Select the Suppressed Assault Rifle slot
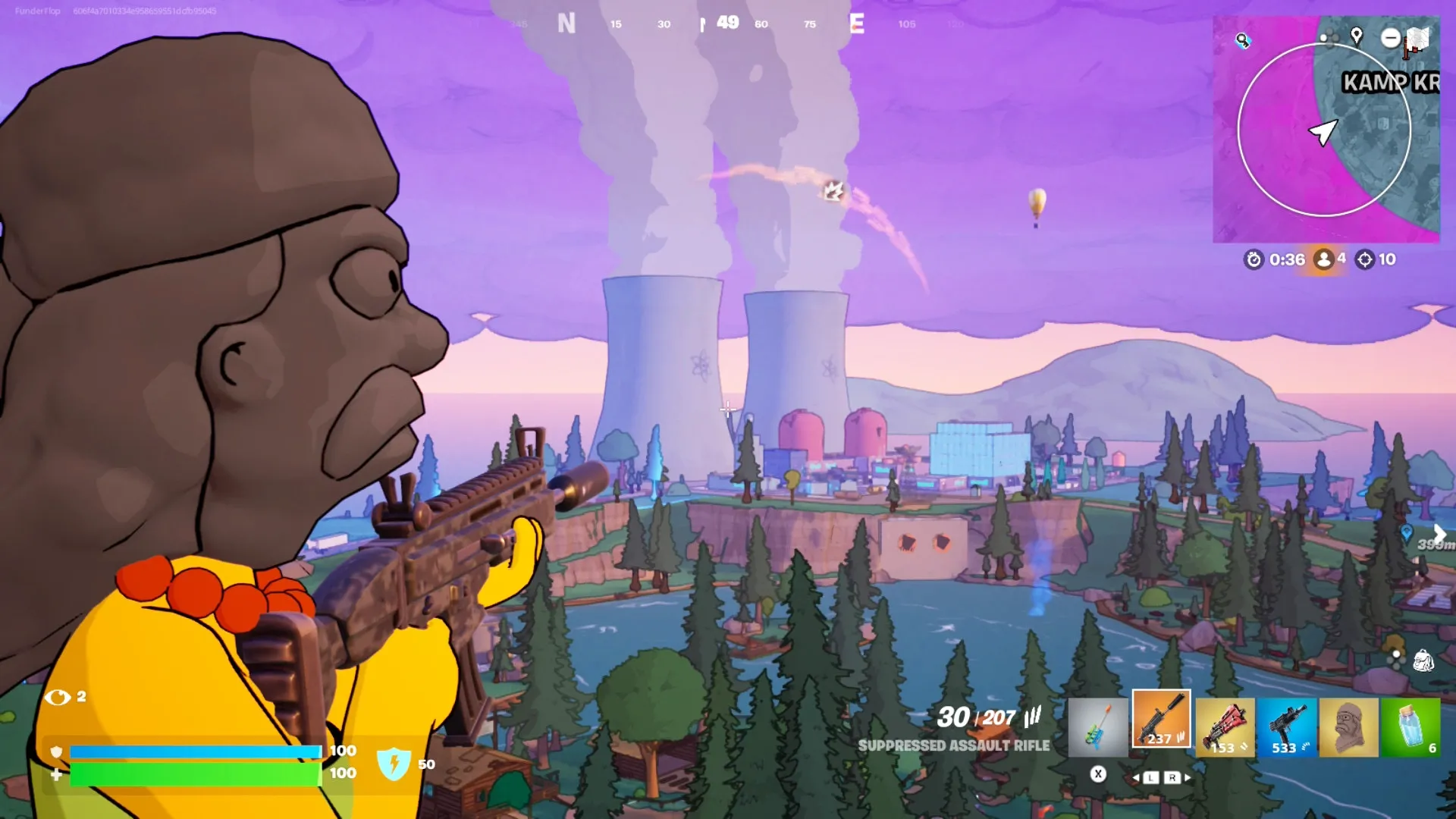1456x819 pixels. click(x=1161, y=720)
